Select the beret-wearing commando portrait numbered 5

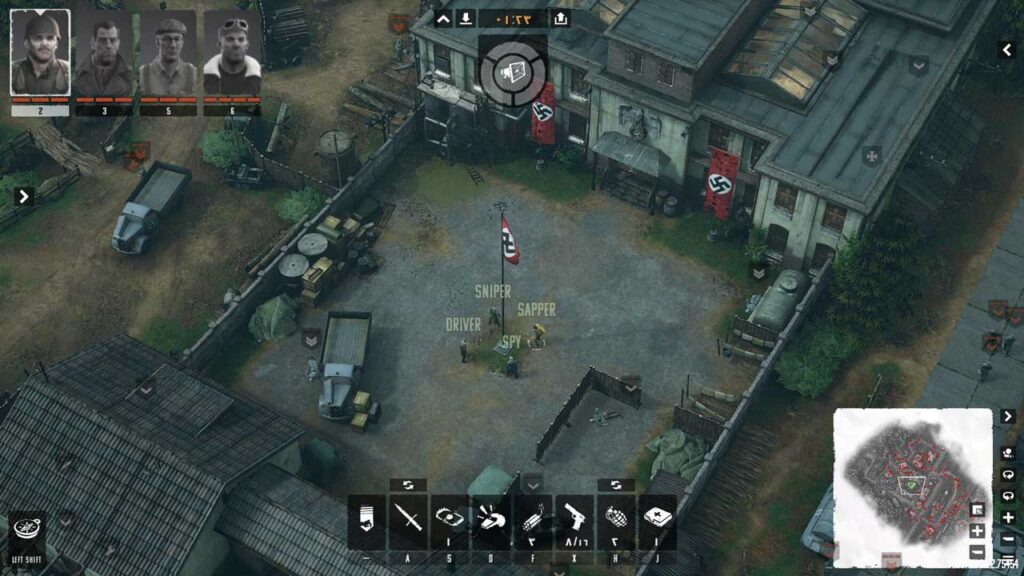(x=168, y=53)
